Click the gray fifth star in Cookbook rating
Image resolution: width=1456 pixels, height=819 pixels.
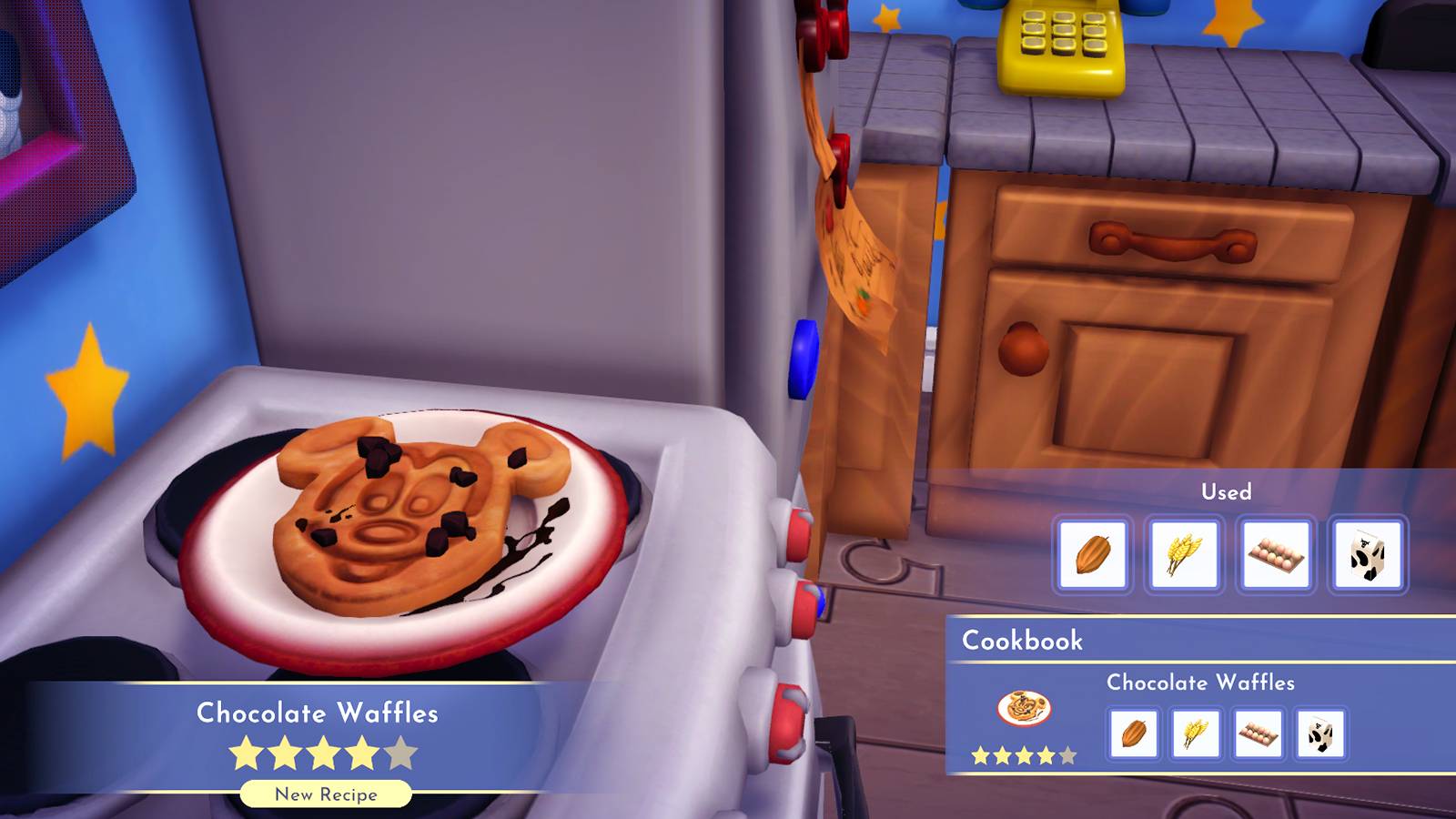point(1067,754)
